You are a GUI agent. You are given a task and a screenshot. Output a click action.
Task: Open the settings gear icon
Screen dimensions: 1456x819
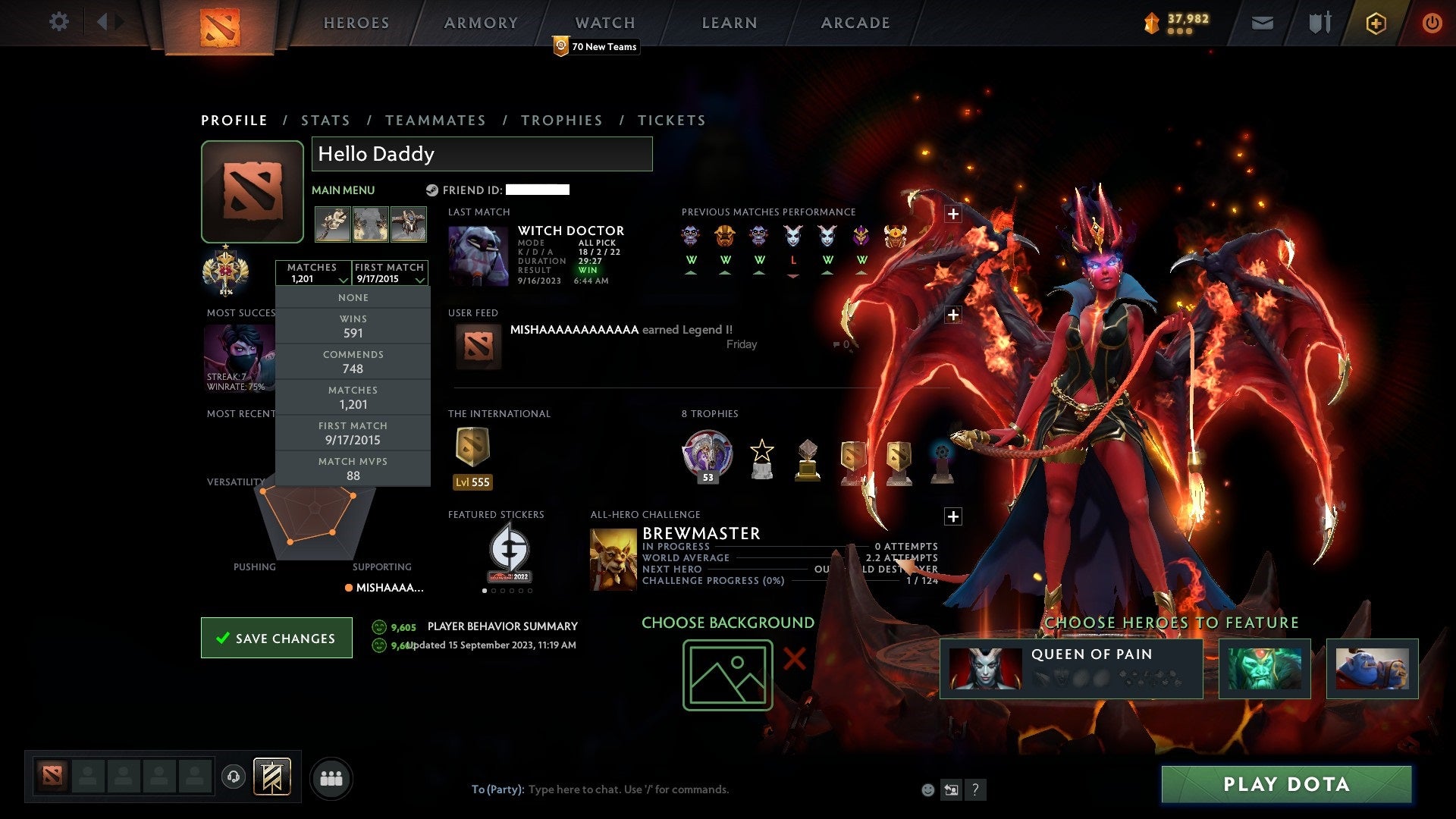coord(58,21)
